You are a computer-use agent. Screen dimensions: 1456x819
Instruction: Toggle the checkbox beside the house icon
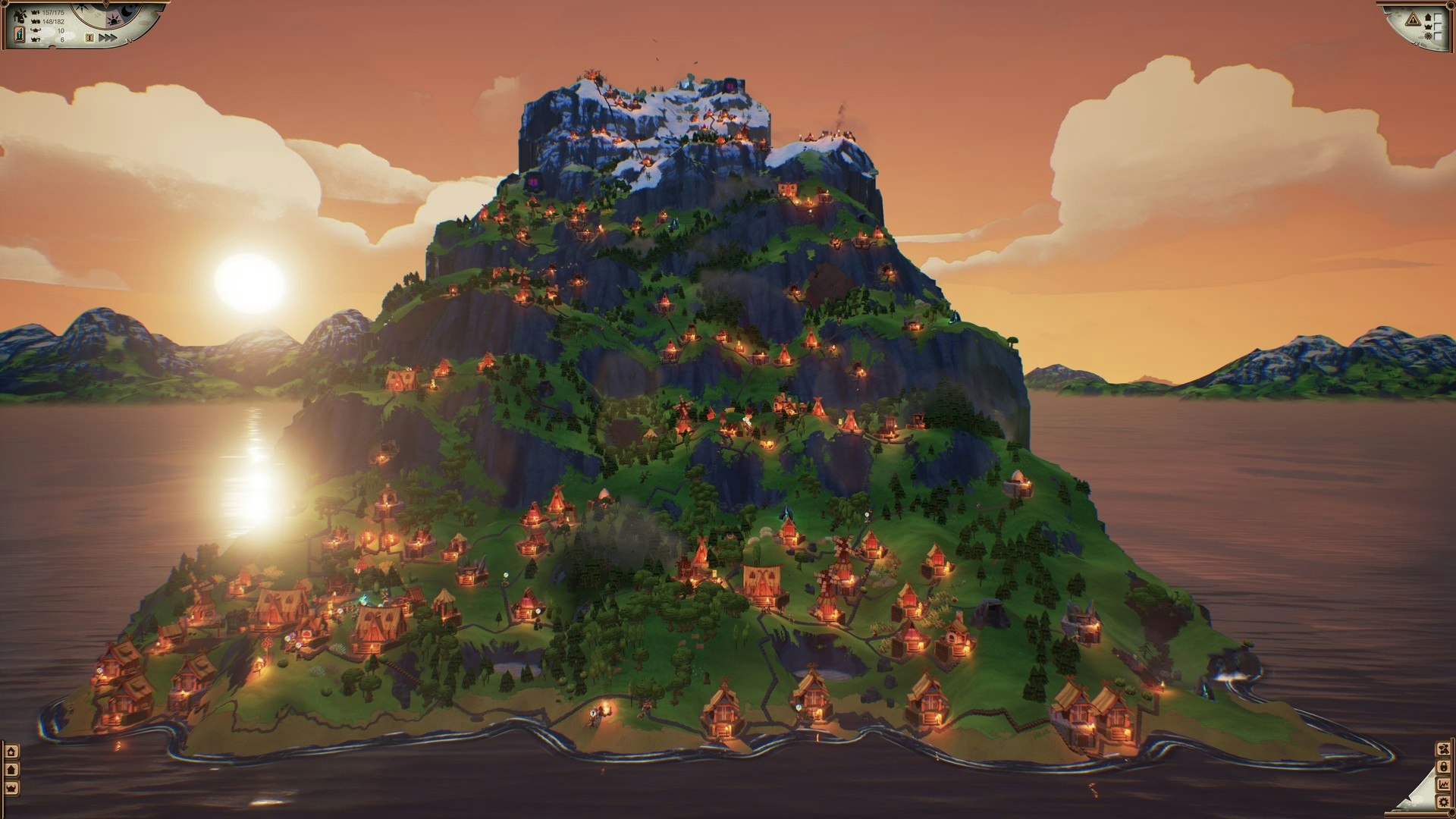pyautogui.click(x=1439, y=17)
